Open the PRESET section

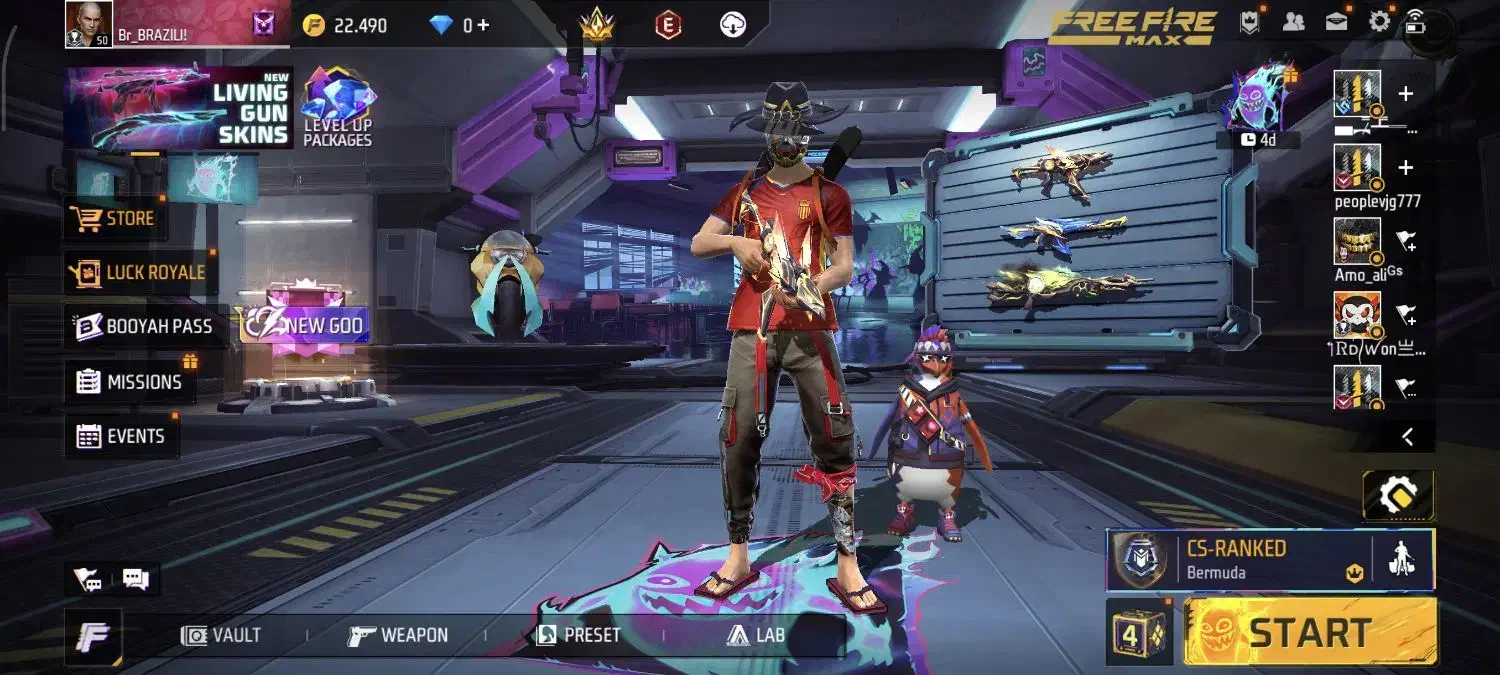point(578,635)
